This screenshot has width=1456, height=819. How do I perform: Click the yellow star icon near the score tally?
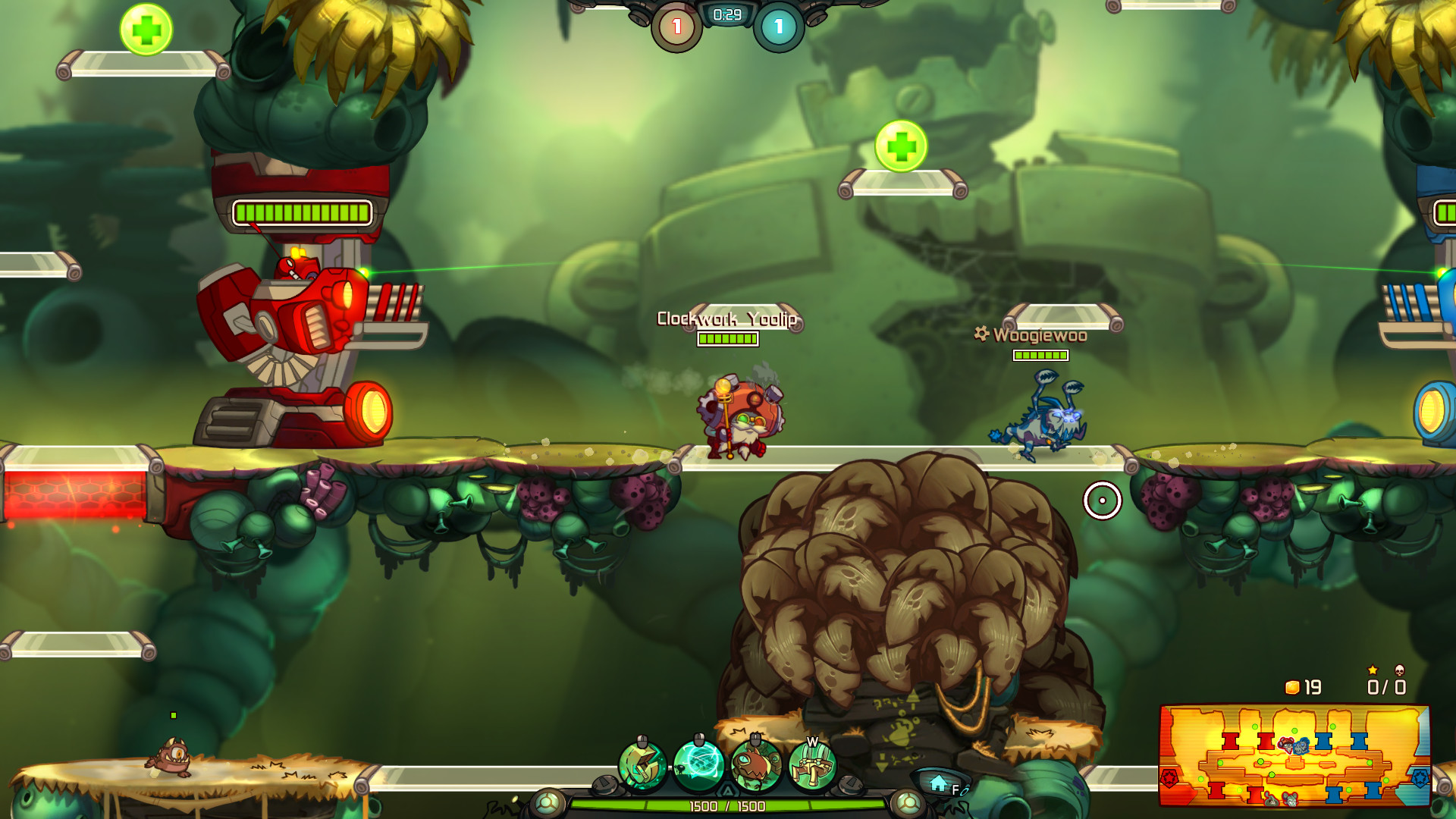click(x=1373, y=670)
